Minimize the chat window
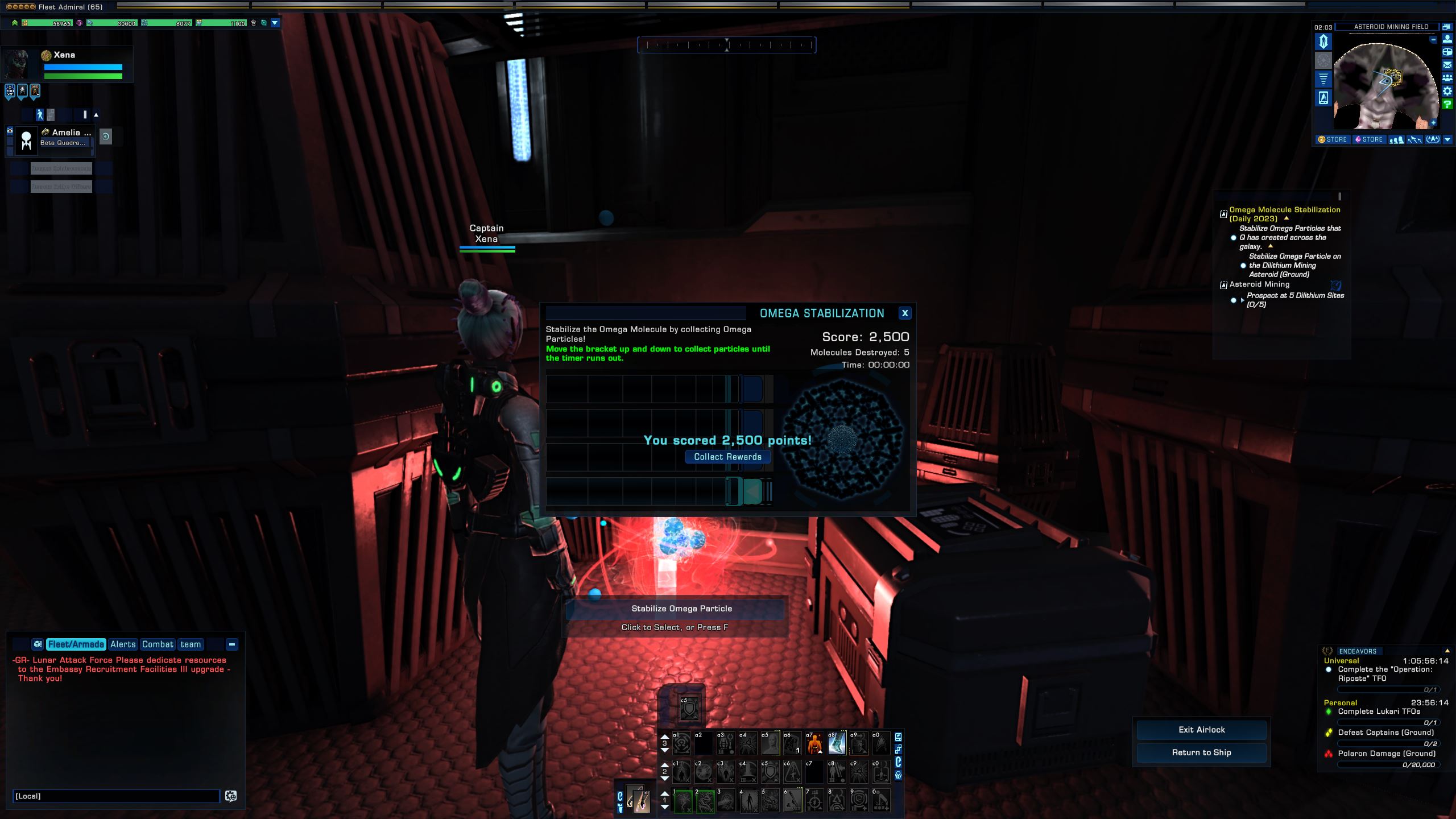Screen dimensions: 1456x819 click(232, 644)
